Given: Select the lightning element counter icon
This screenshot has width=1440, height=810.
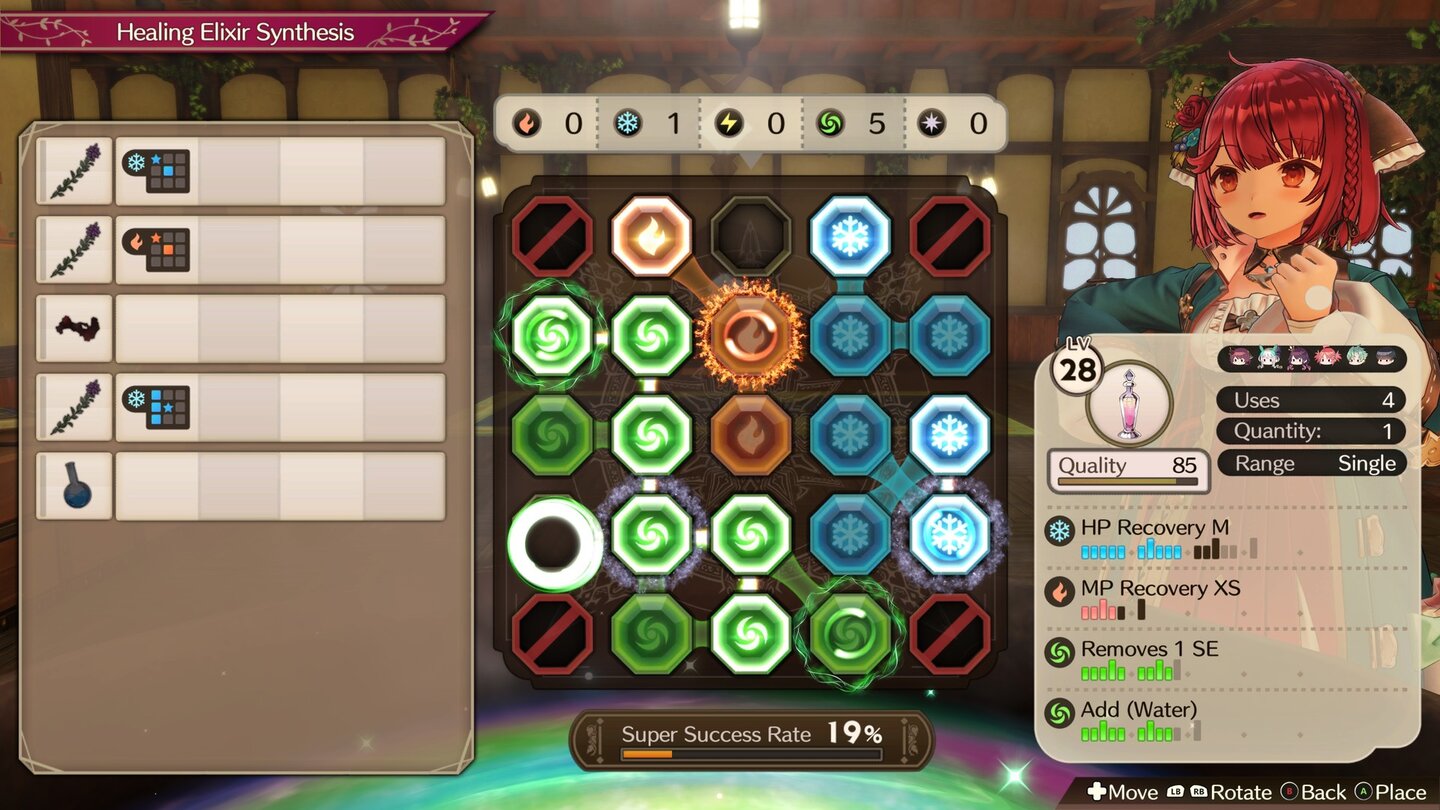Looking at the screenshot, I should pyautogui.click(x=731, y=123).
